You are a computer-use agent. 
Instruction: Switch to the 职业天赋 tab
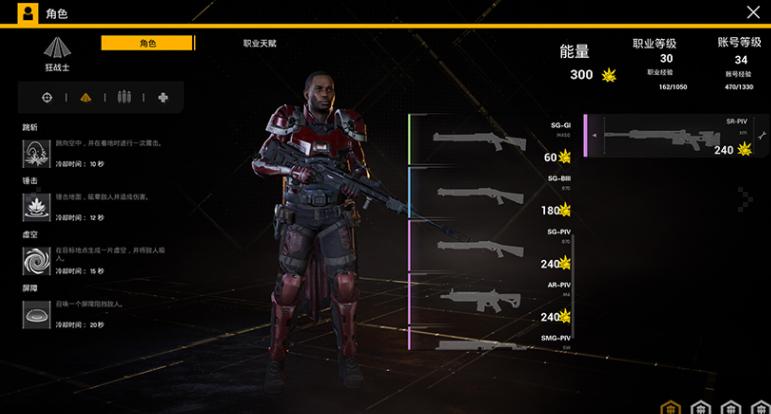[260, 44]
